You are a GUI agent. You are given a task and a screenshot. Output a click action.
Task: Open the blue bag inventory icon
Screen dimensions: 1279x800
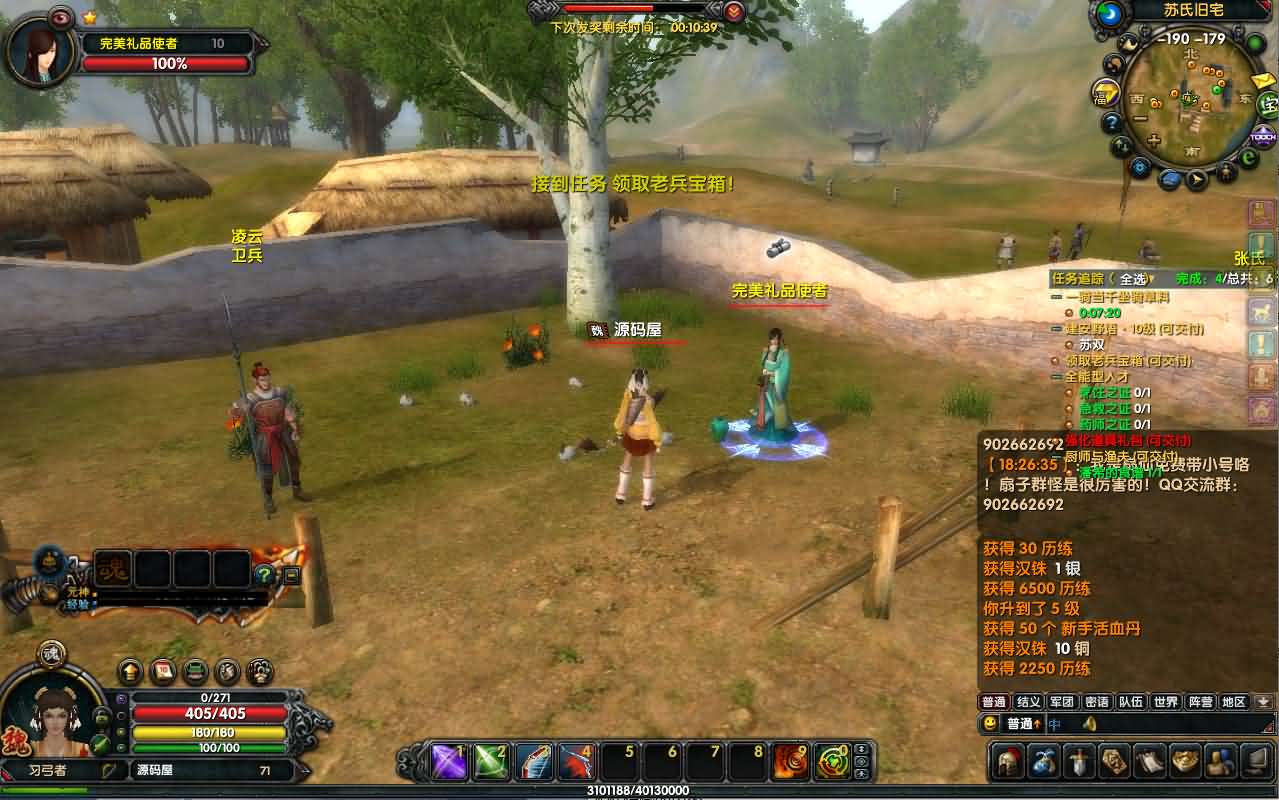[x=1045, y=762]
